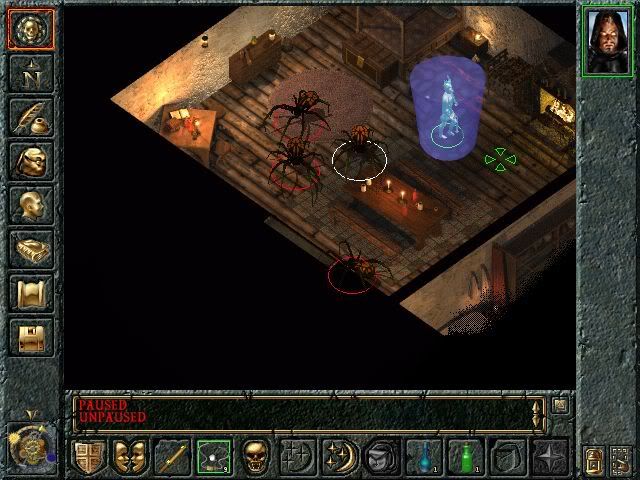Open the priest scroll button
The image size is (640, 480).
30,293
